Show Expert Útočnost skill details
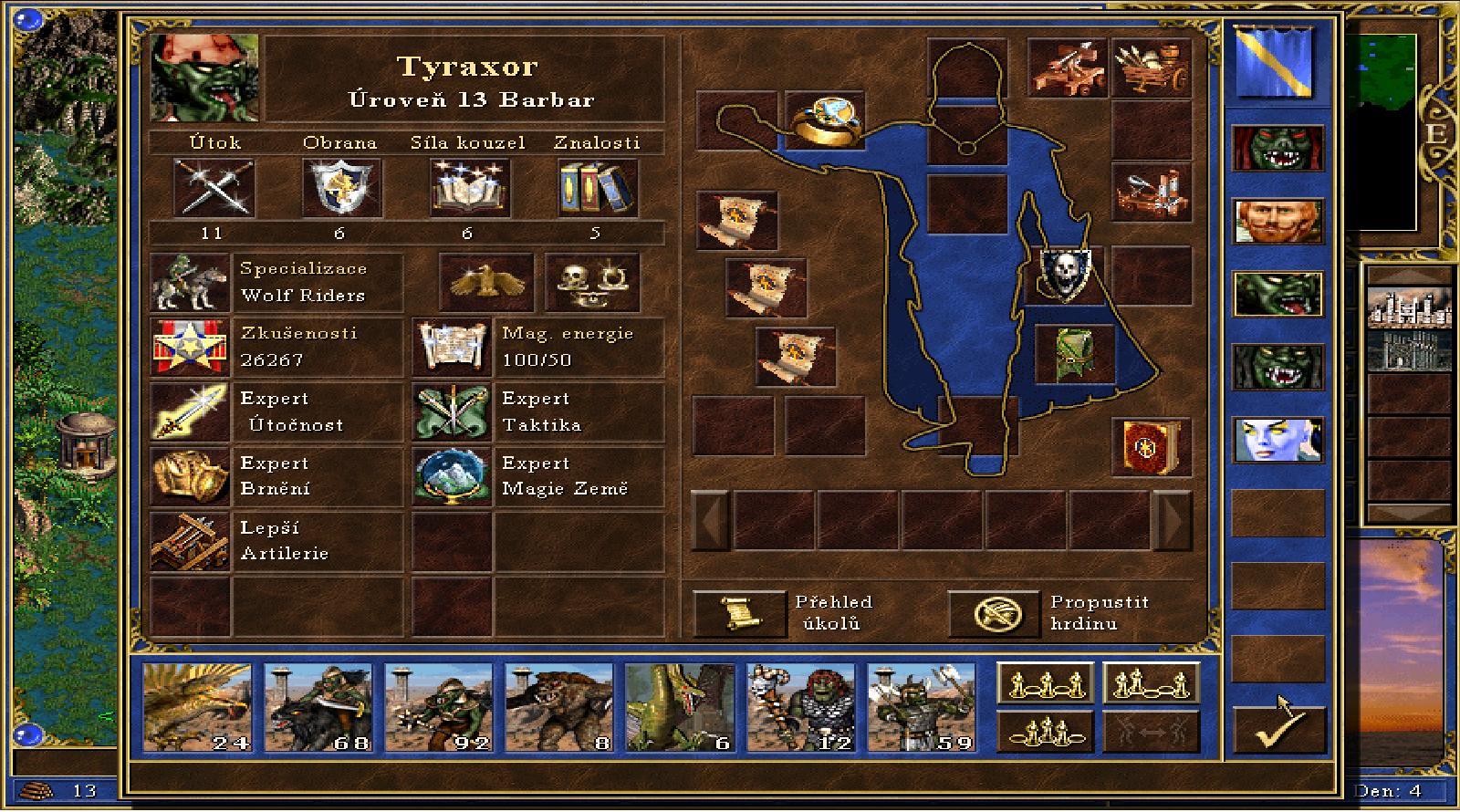 click(x=189, y=412)
